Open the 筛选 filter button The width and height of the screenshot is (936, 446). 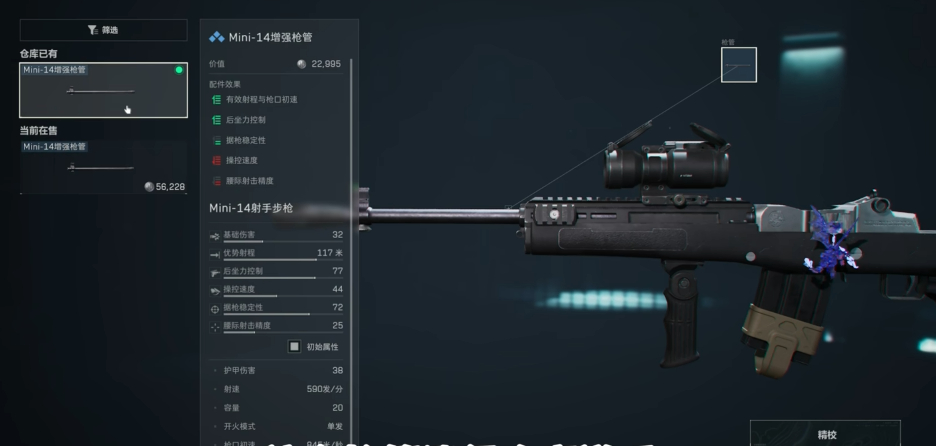[x=103, y=30]
